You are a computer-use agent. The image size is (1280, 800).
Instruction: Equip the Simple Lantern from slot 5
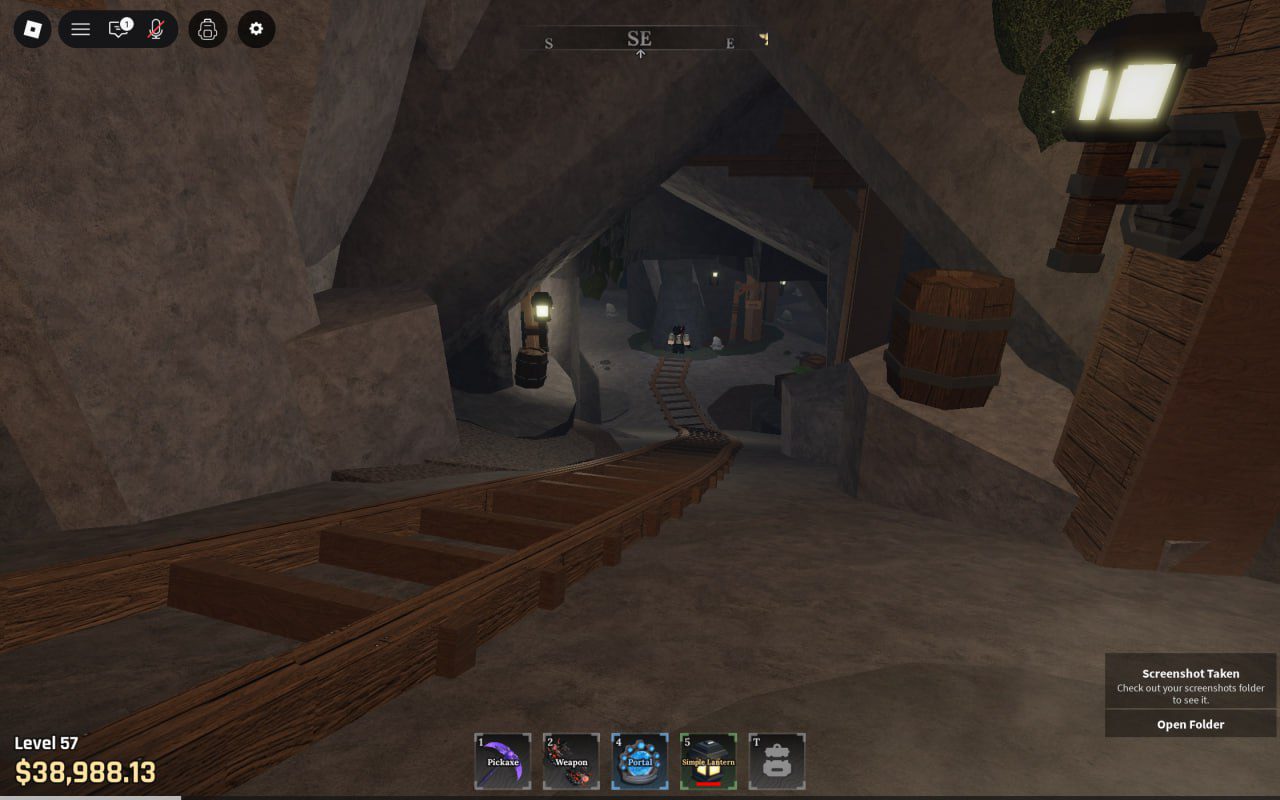coord(709,760)
